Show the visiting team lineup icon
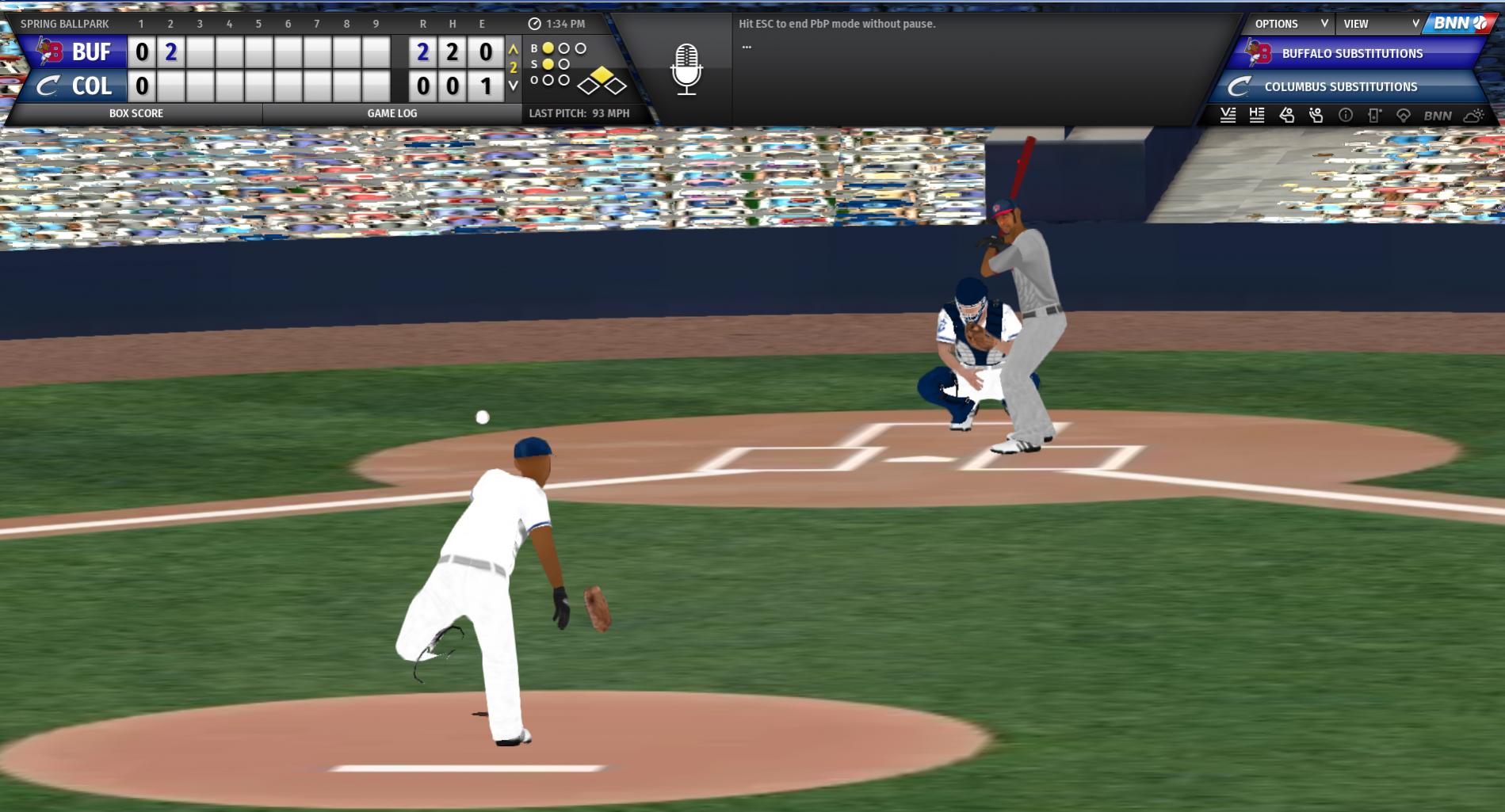The image size is (1505, 812). pyautogui.click(x=1228, y=116)
